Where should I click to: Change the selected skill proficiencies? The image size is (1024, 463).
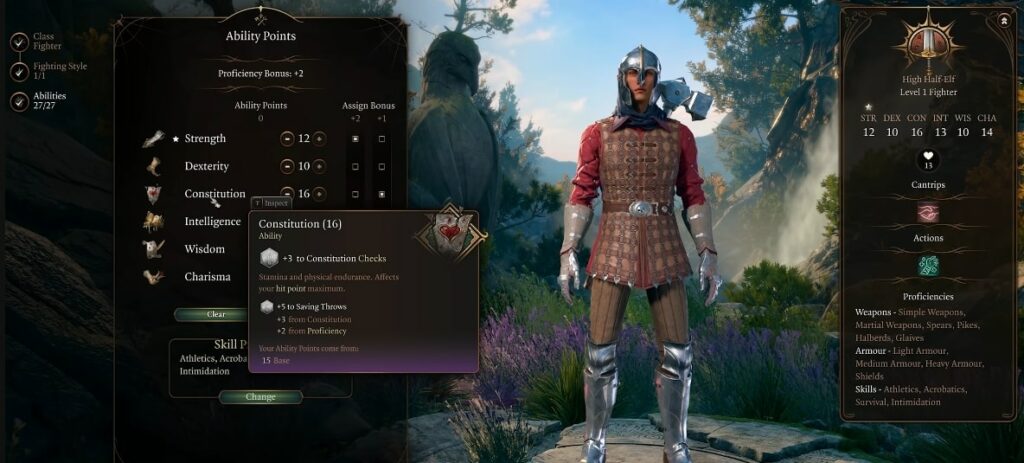pyautogui.click(x=260, y=397)
